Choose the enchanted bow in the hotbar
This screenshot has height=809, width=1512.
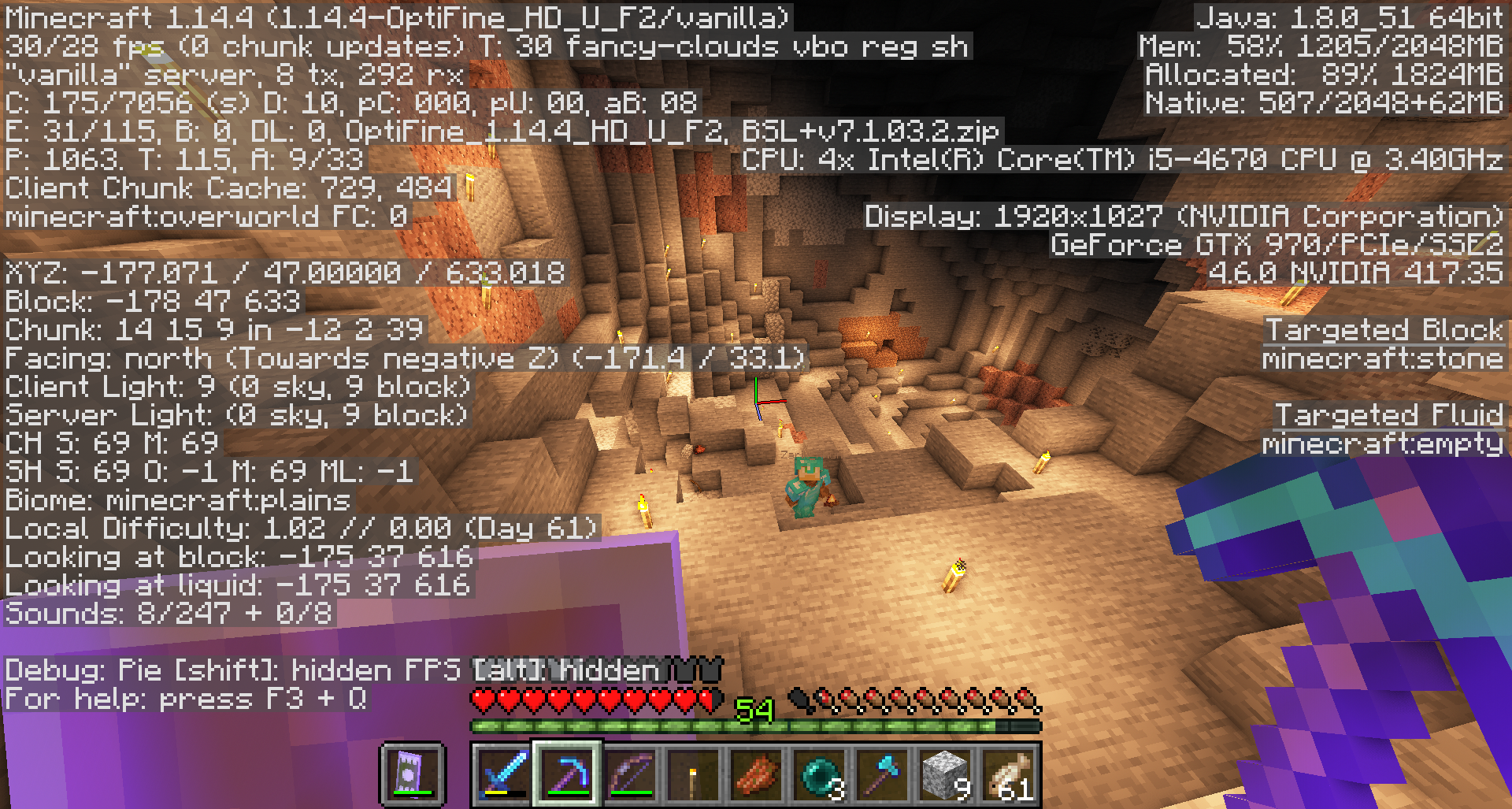click(630, 774)
